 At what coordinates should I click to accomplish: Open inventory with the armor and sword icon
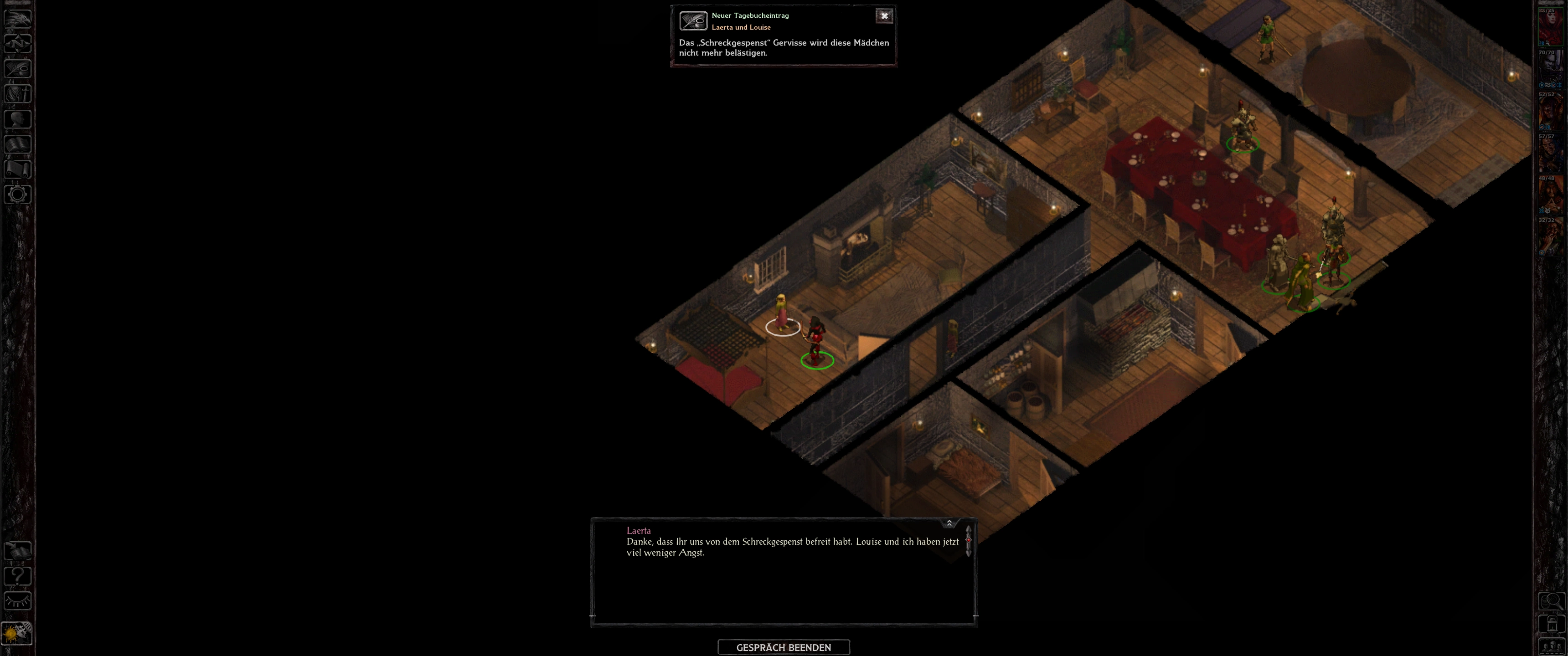[x=18, y=94]
